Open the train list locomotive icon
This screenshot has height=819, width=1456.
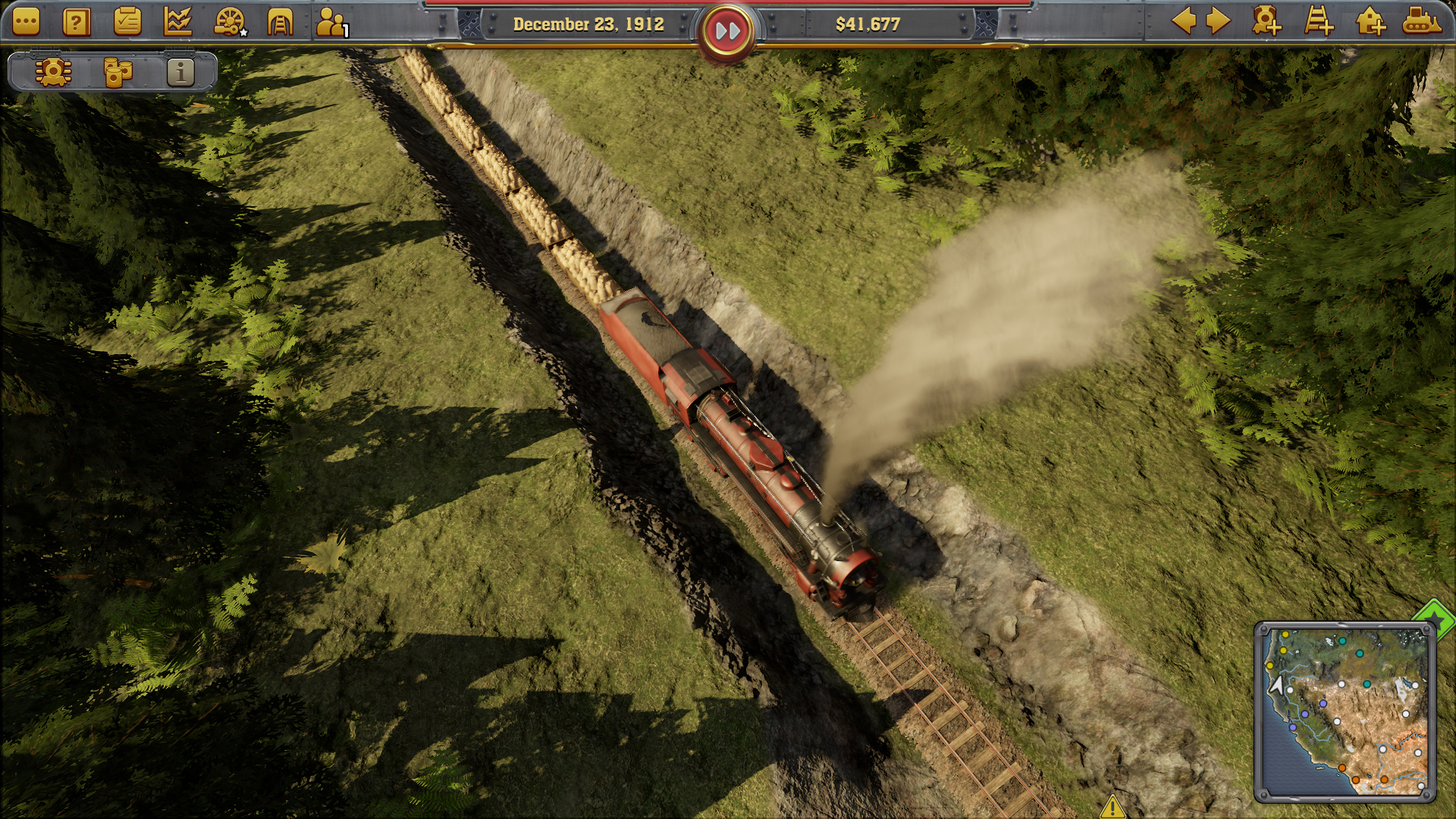click(53, 73)
